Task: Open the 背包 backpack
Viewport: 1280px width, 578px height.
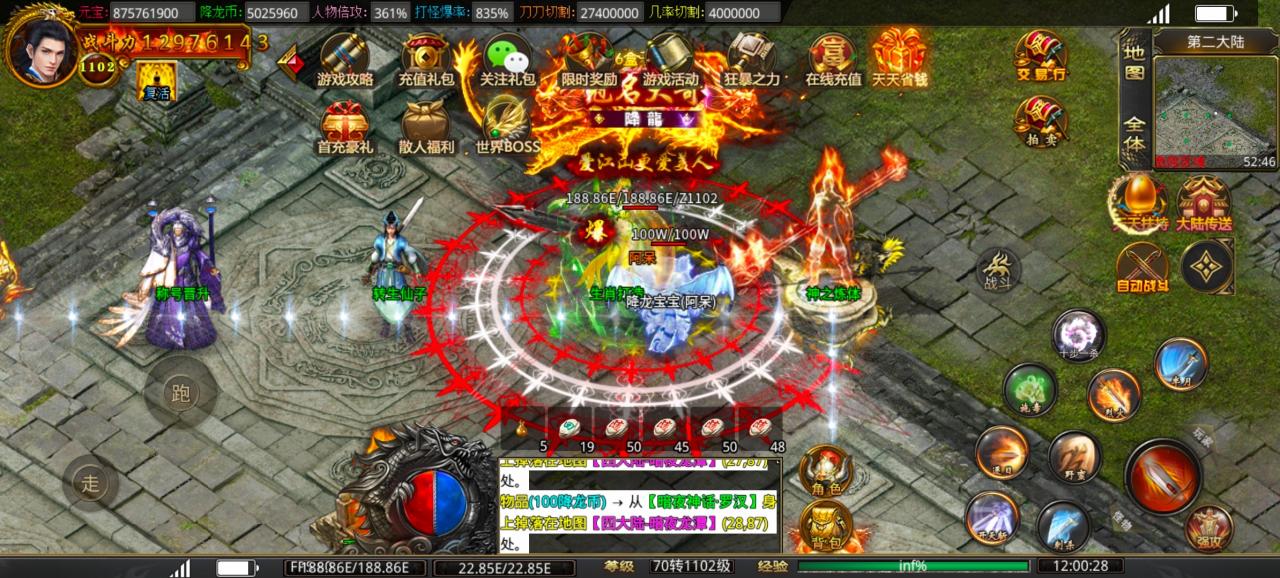Action: (826, 526)
